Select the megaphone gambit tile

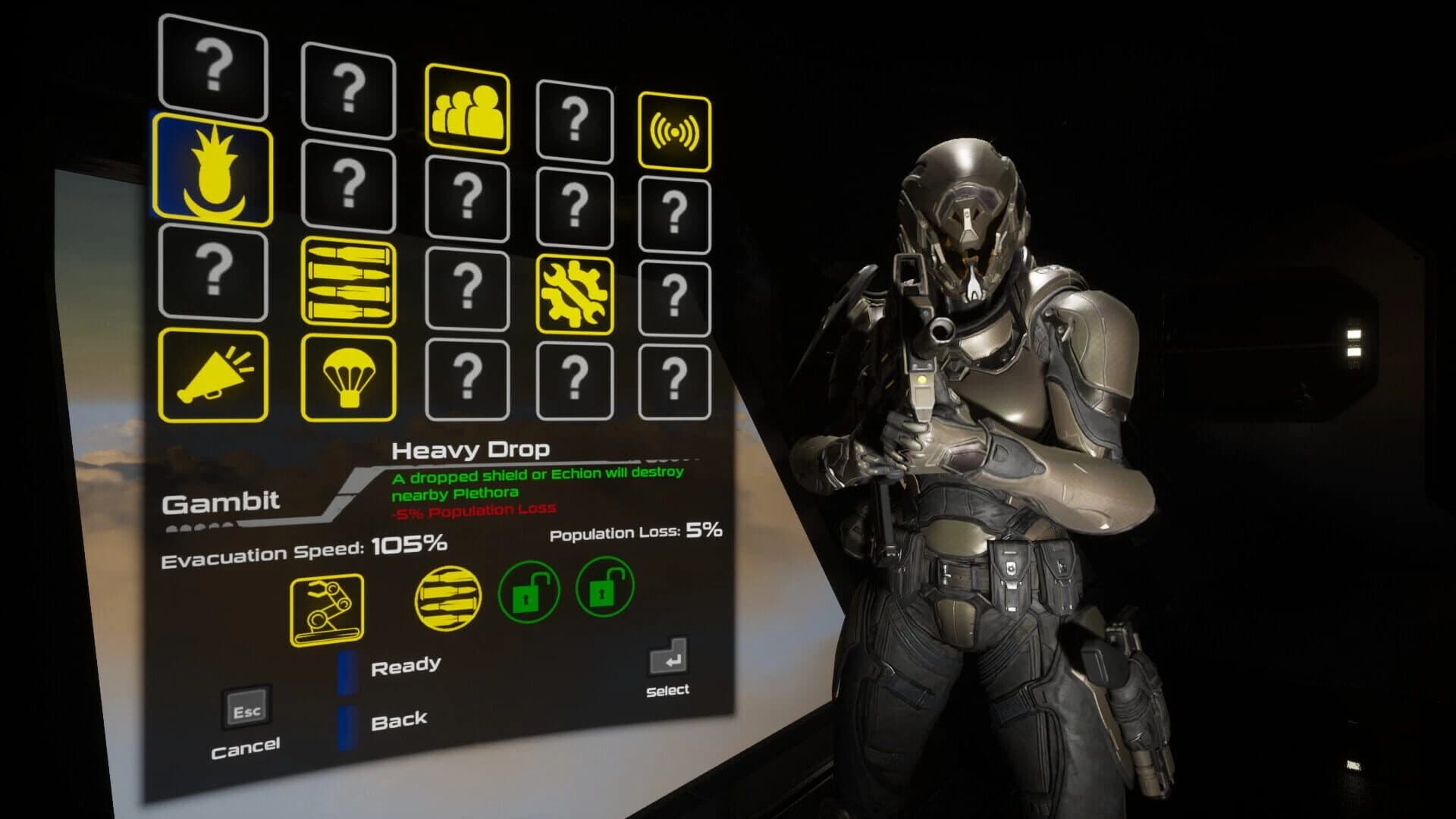(213, 375)
